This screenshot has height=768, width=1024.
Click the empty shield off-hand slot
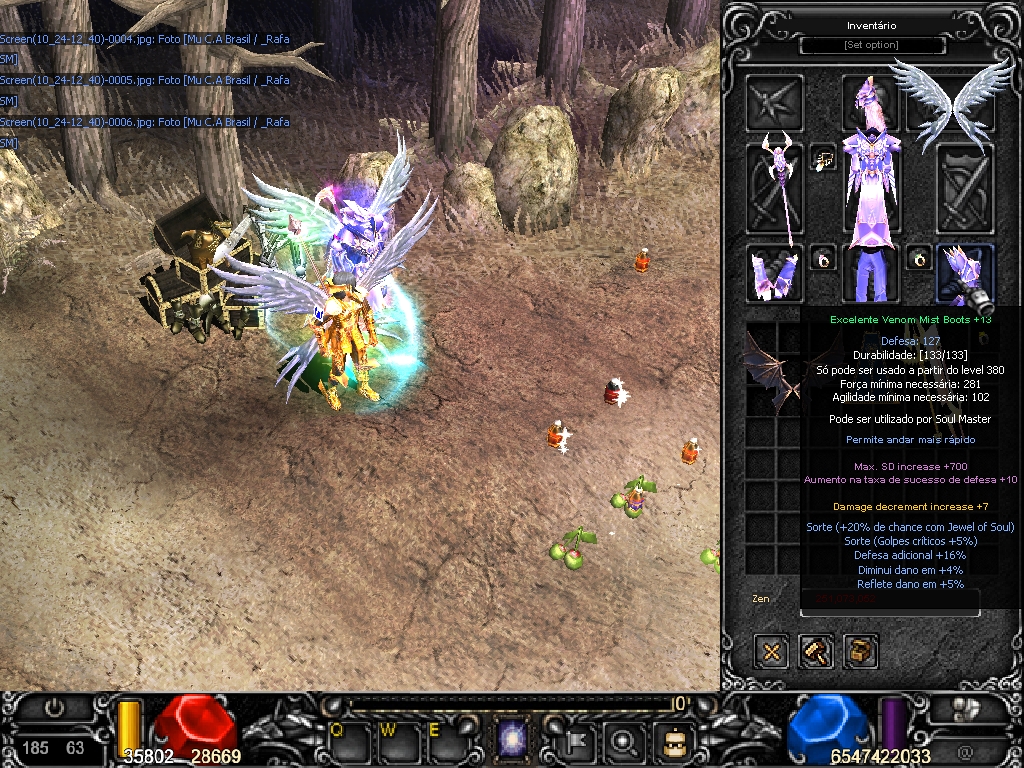point(964,189)
